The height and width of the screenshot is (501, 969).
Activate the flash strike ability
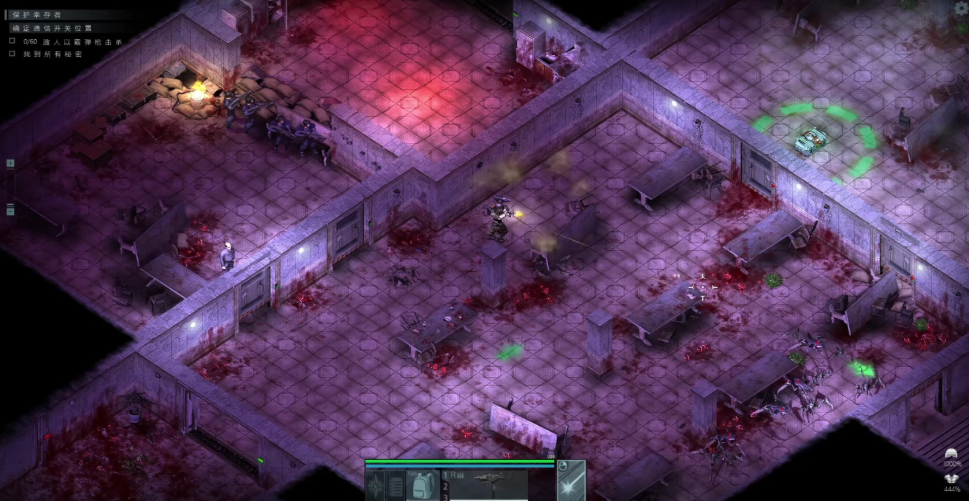click(x=570, y=487)
